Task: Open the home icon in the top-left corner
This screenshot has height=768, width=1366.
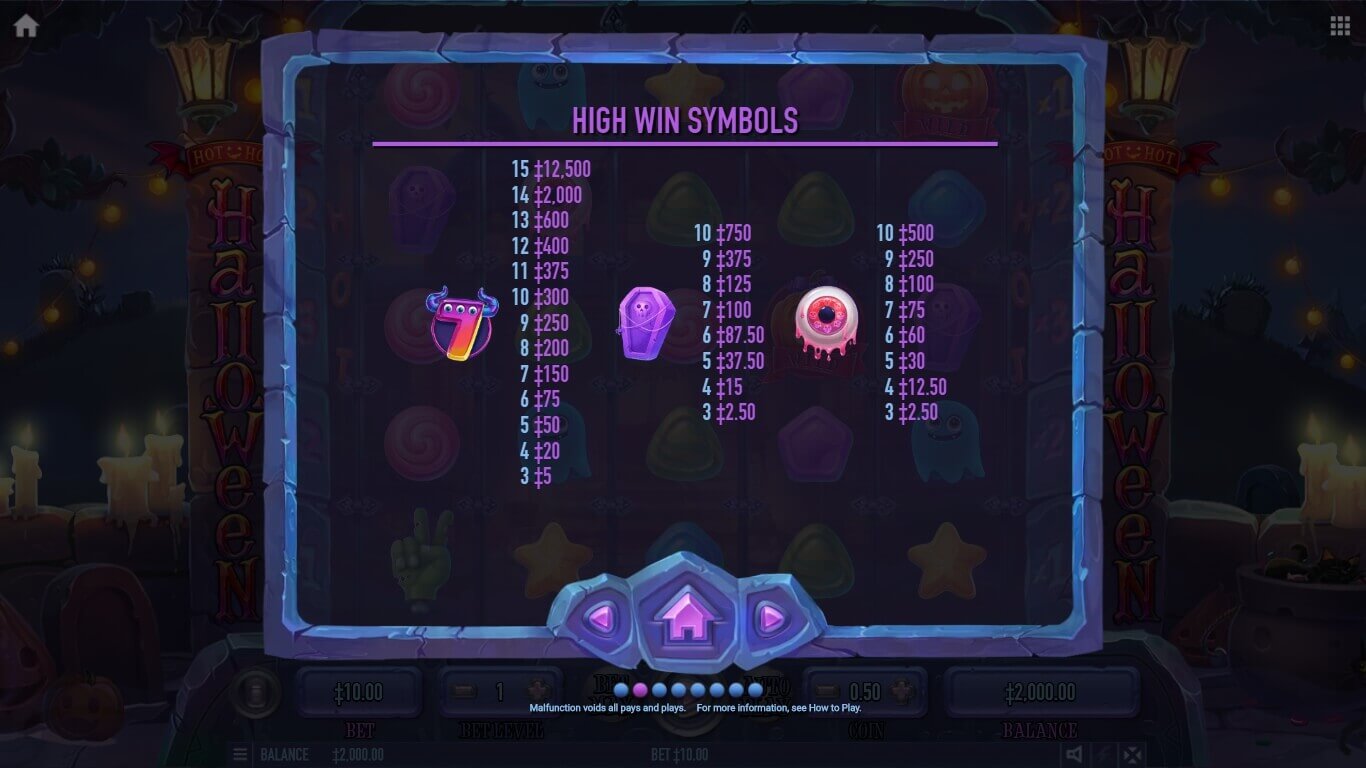Action: (x=26, y=26)
